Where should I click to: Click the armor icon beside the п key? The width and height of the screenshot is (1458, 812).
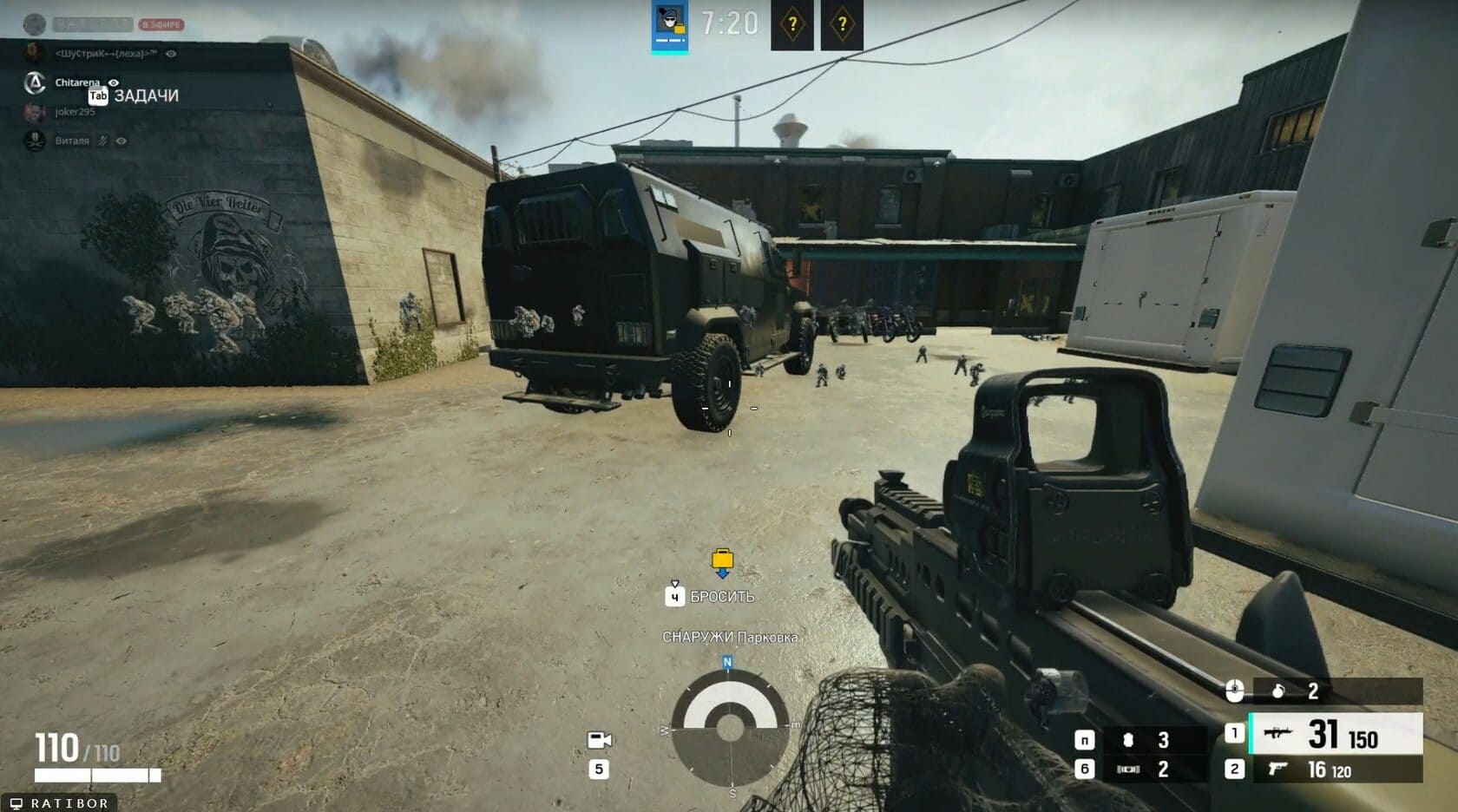click(x=1128, y=742)
